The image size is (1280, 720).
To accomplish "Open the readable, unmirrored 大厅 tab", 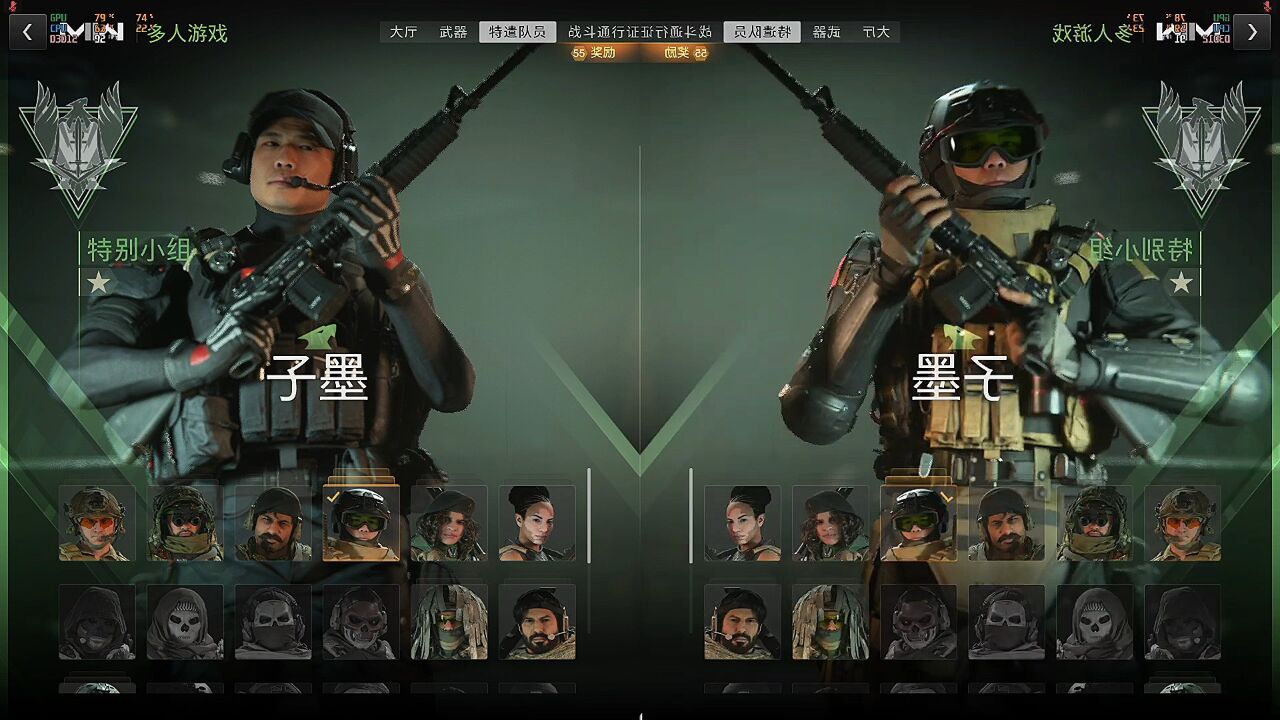I will [404, 32].
